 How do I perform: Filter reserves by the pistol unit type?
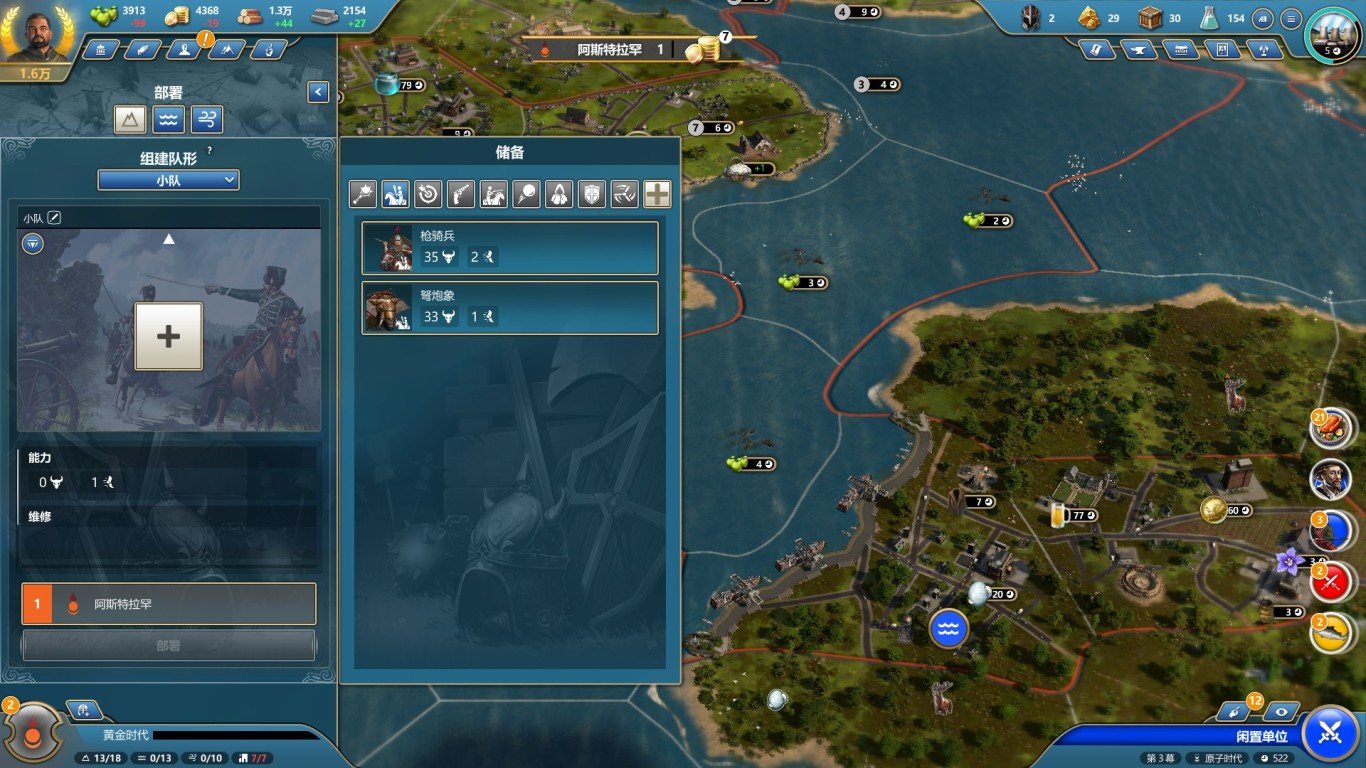point(460,194)
